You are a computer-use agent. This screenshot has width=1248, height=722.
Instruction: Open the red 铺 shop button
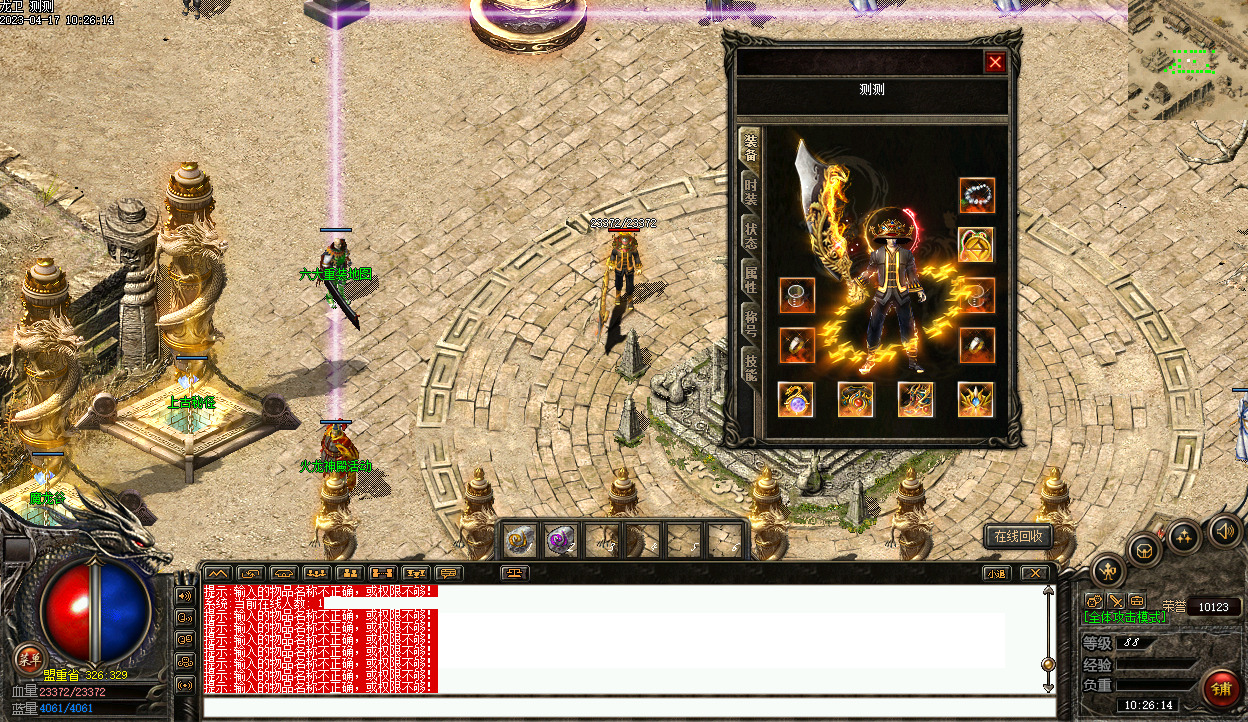point(1221,688)
